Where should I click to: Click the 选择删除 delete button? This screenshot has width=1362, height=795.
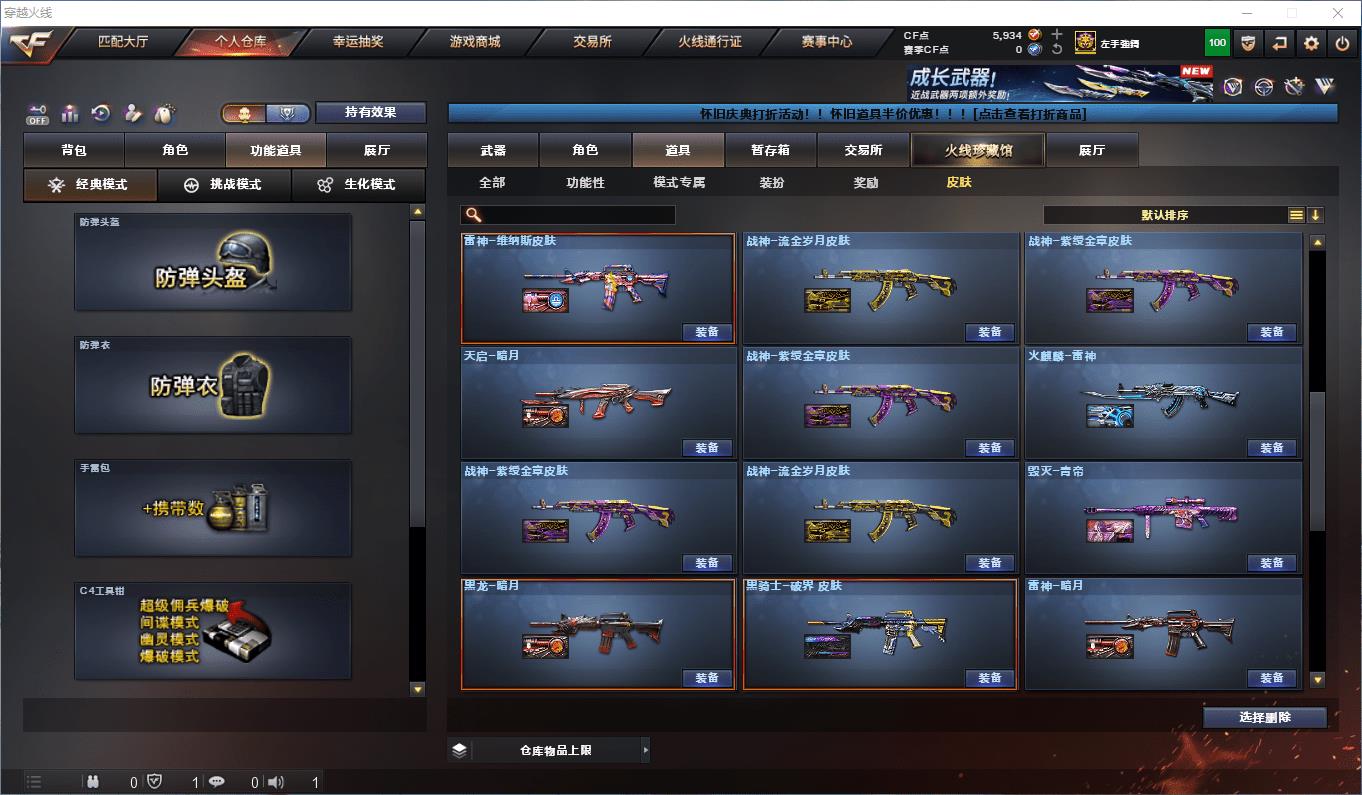click(1264, 717)
